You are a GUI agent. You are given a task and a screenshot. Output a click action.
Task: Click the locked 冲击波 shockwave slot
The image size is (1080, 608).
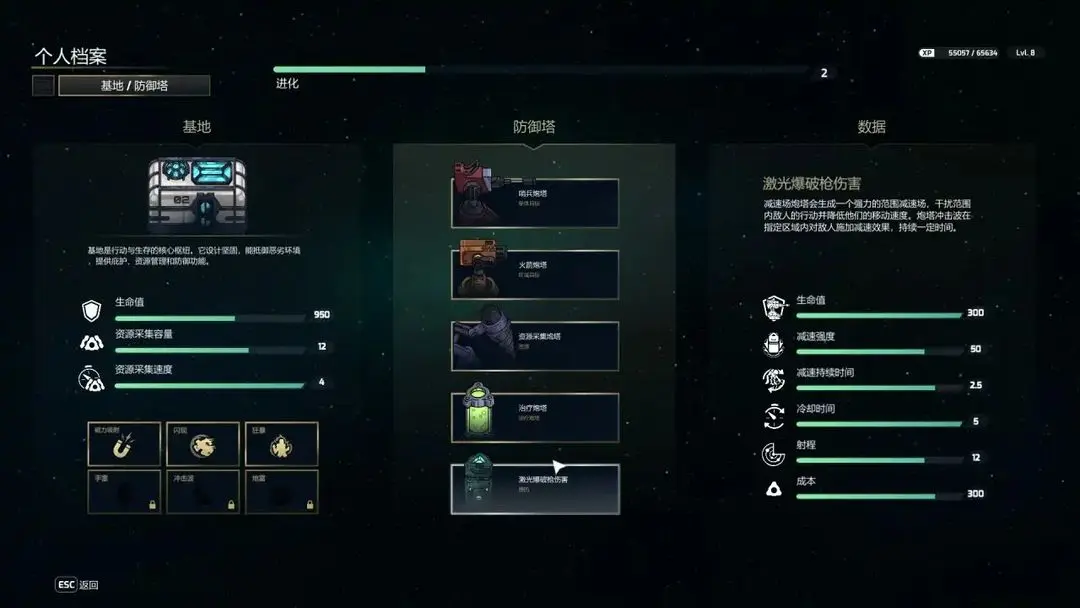[x=203, y=492]
